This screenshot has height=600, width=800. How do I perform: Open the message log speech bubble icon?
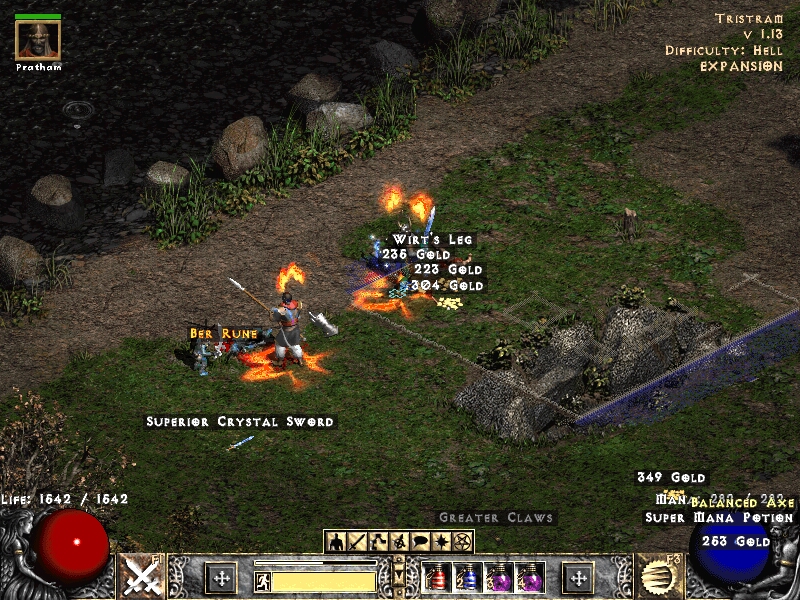coord(420,541)
